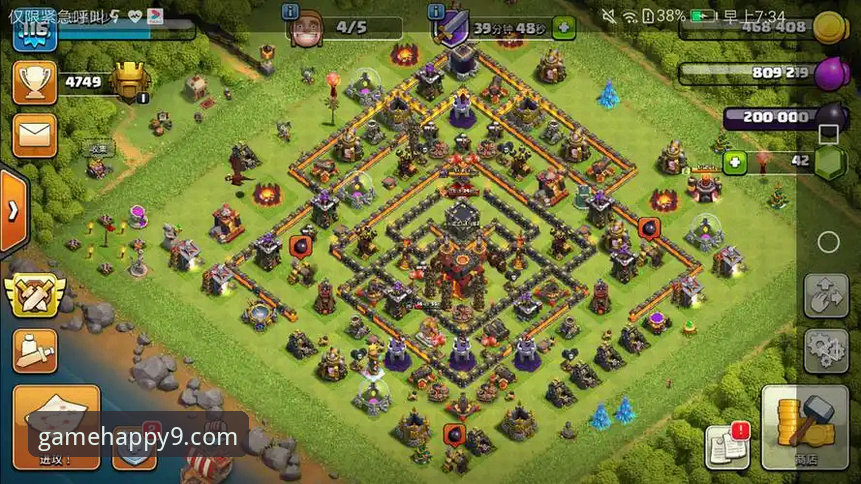Open the news scroll with red alert
The width and height of the screenshot is (861, 484).
[727, 446]
